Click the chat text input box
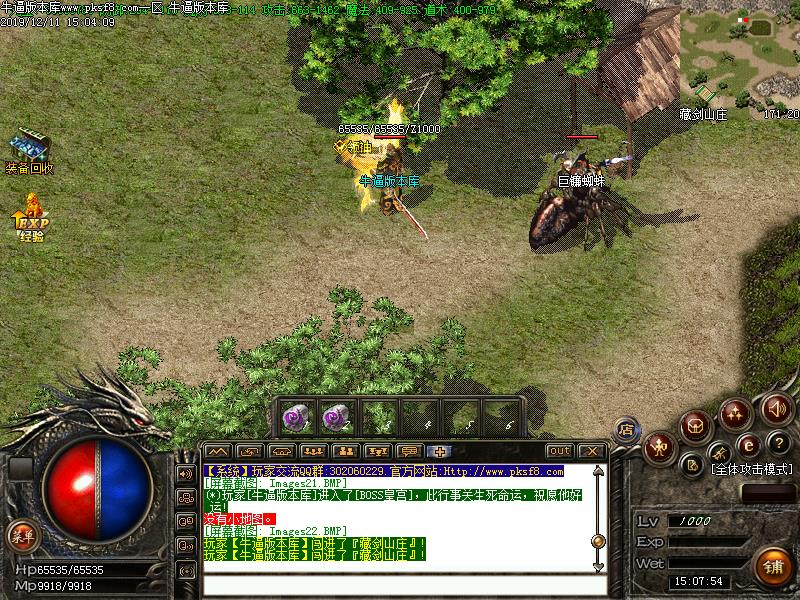 click(x=400, y=584)
